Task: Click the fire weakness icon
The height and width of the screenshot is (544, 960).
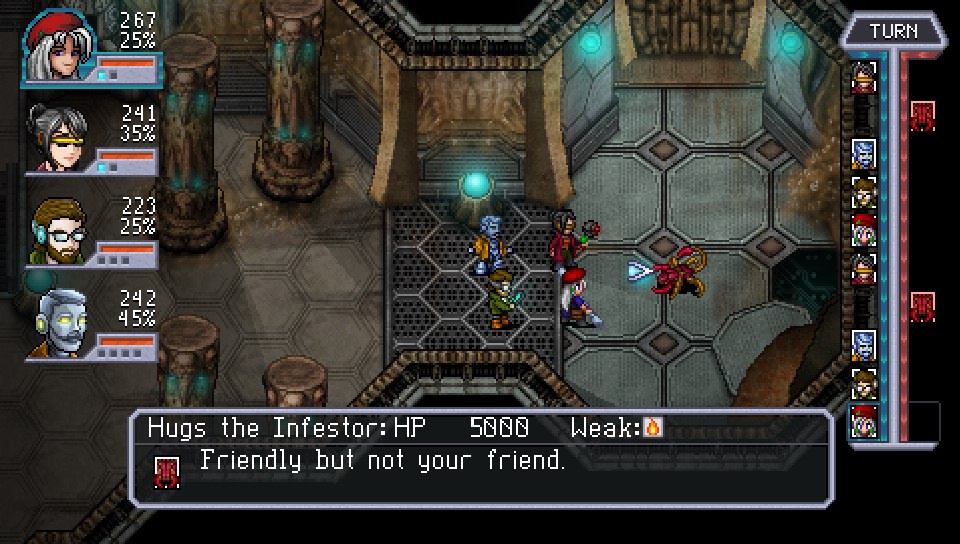Action: [x=652, y=429]
